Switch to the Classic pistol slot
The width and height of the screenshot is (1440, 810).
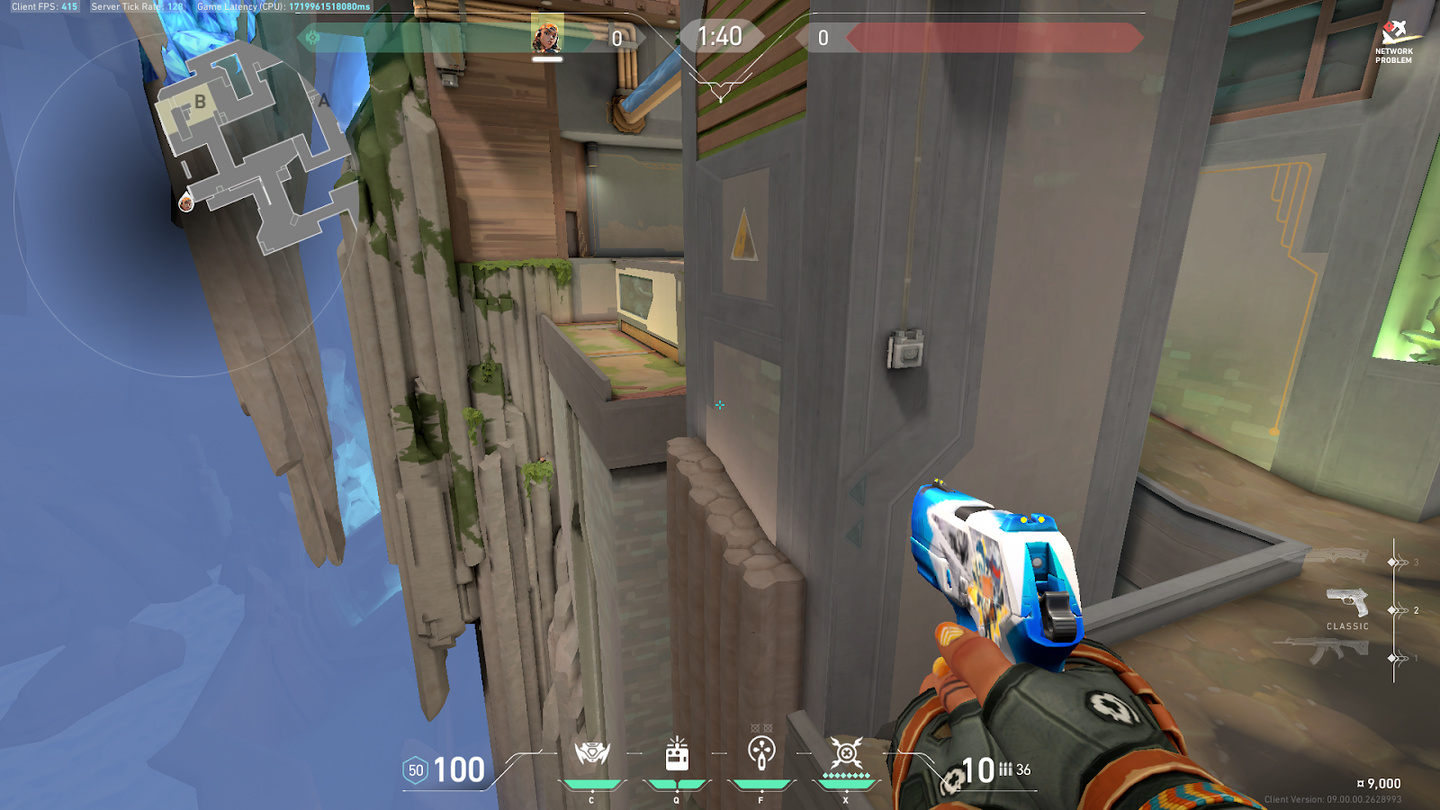[1347, 603]
